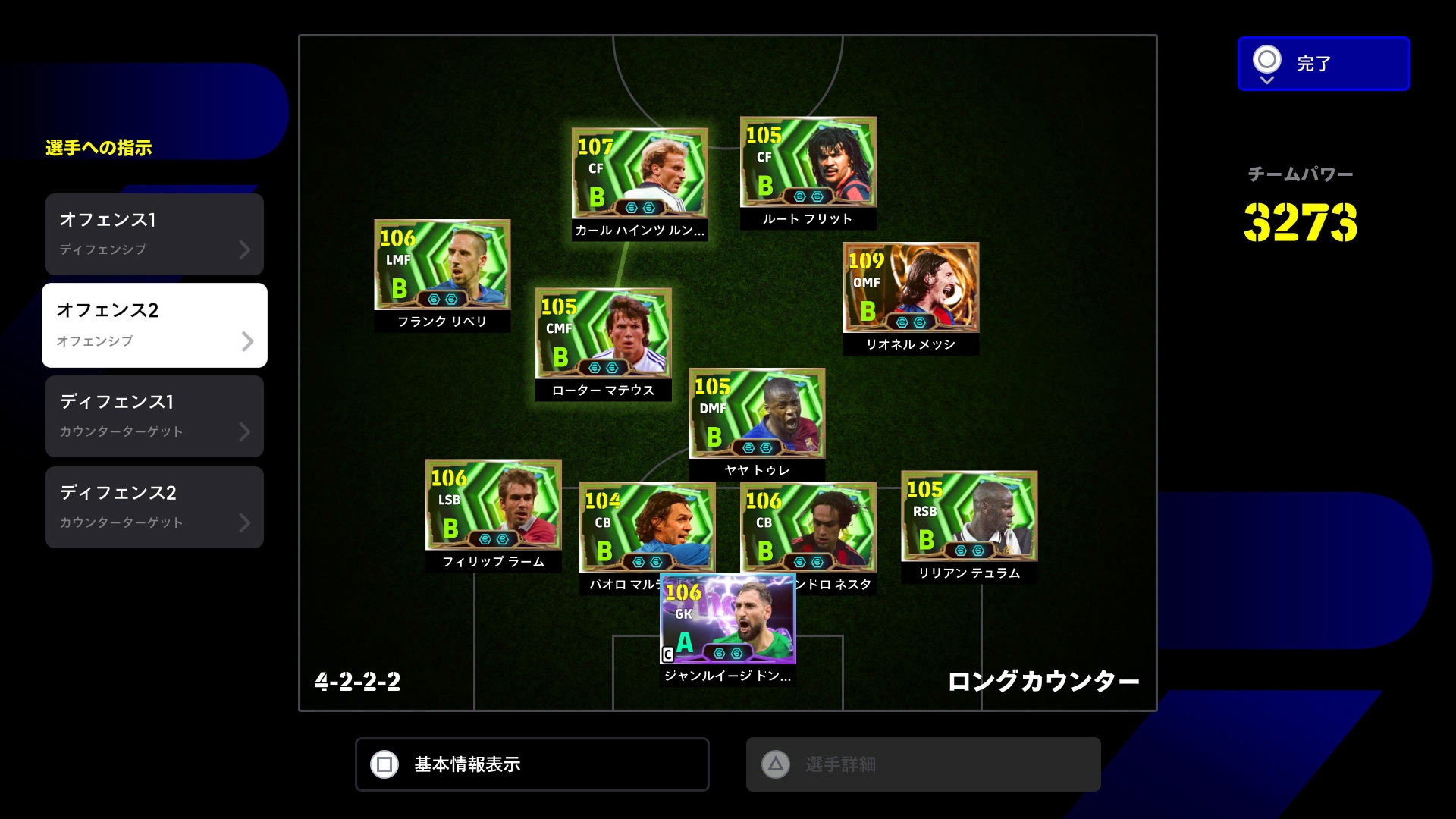Choose the オフェンス2 instruction entry
The height and width of the screenshot is (819, 1456).
155,325
